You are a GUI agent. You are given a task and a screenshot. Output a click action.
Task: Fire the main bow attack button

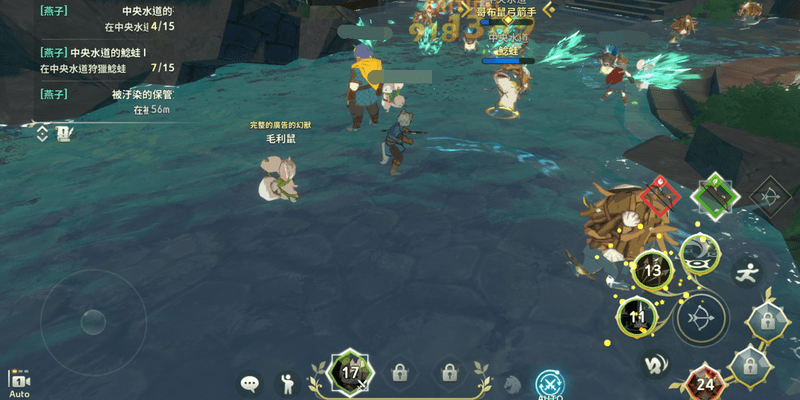pos(701,318)
